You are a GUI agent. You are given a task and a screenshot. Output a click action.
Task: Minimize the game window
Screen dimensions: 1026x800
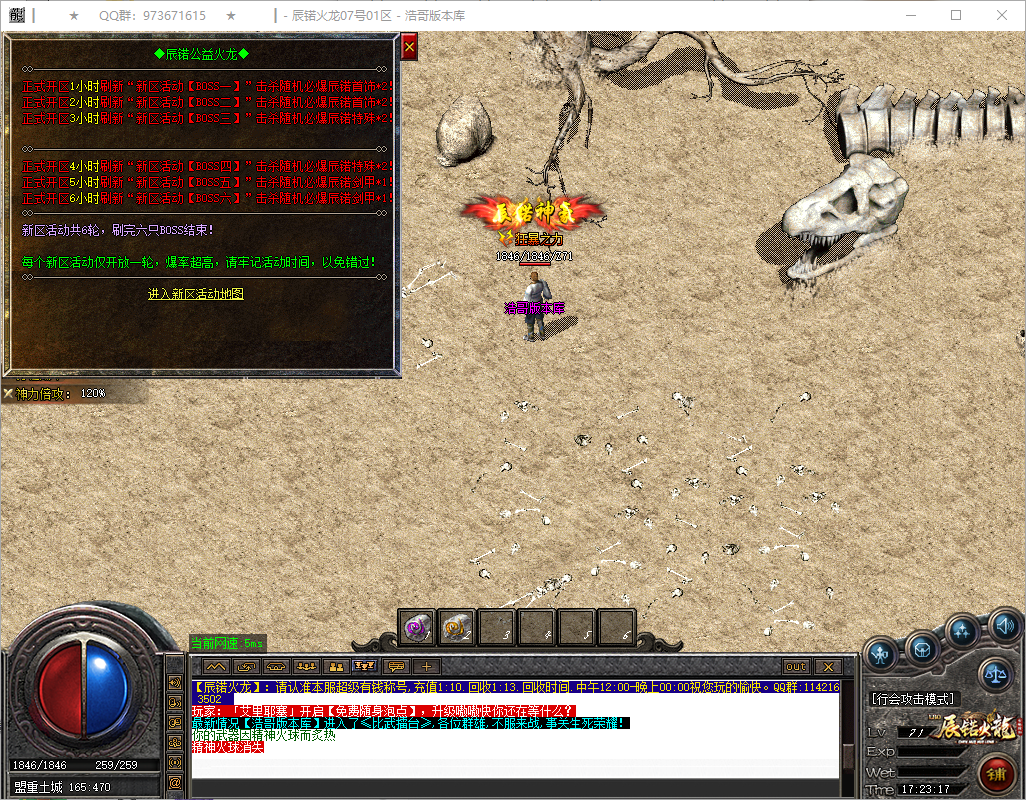[x=910, y=15]
